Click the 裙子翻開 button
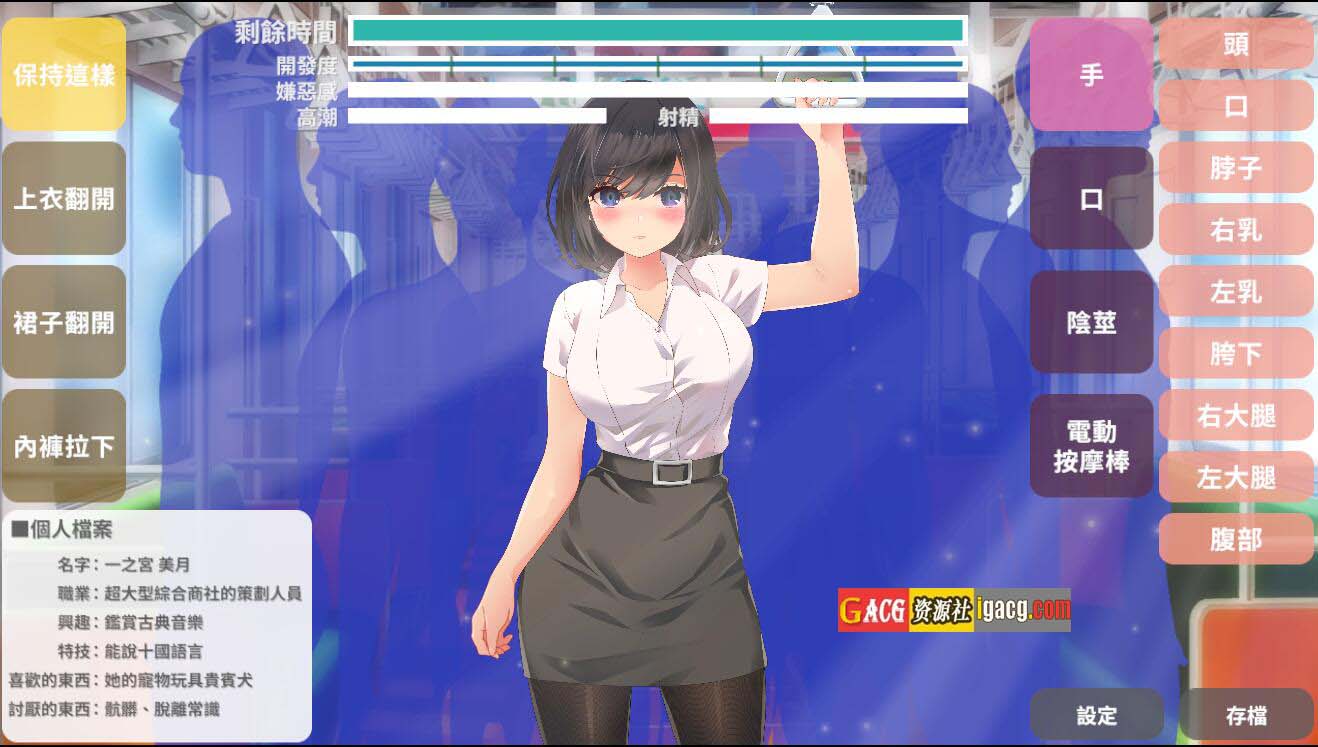 64,322
